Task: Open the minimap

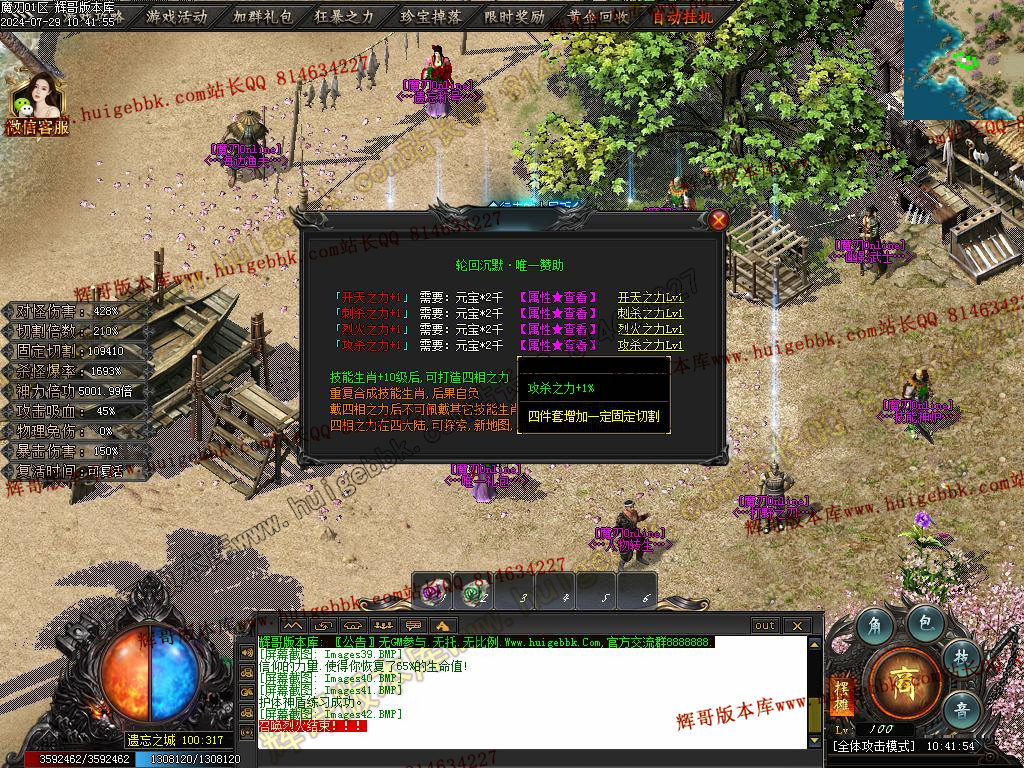Action: 963,58
